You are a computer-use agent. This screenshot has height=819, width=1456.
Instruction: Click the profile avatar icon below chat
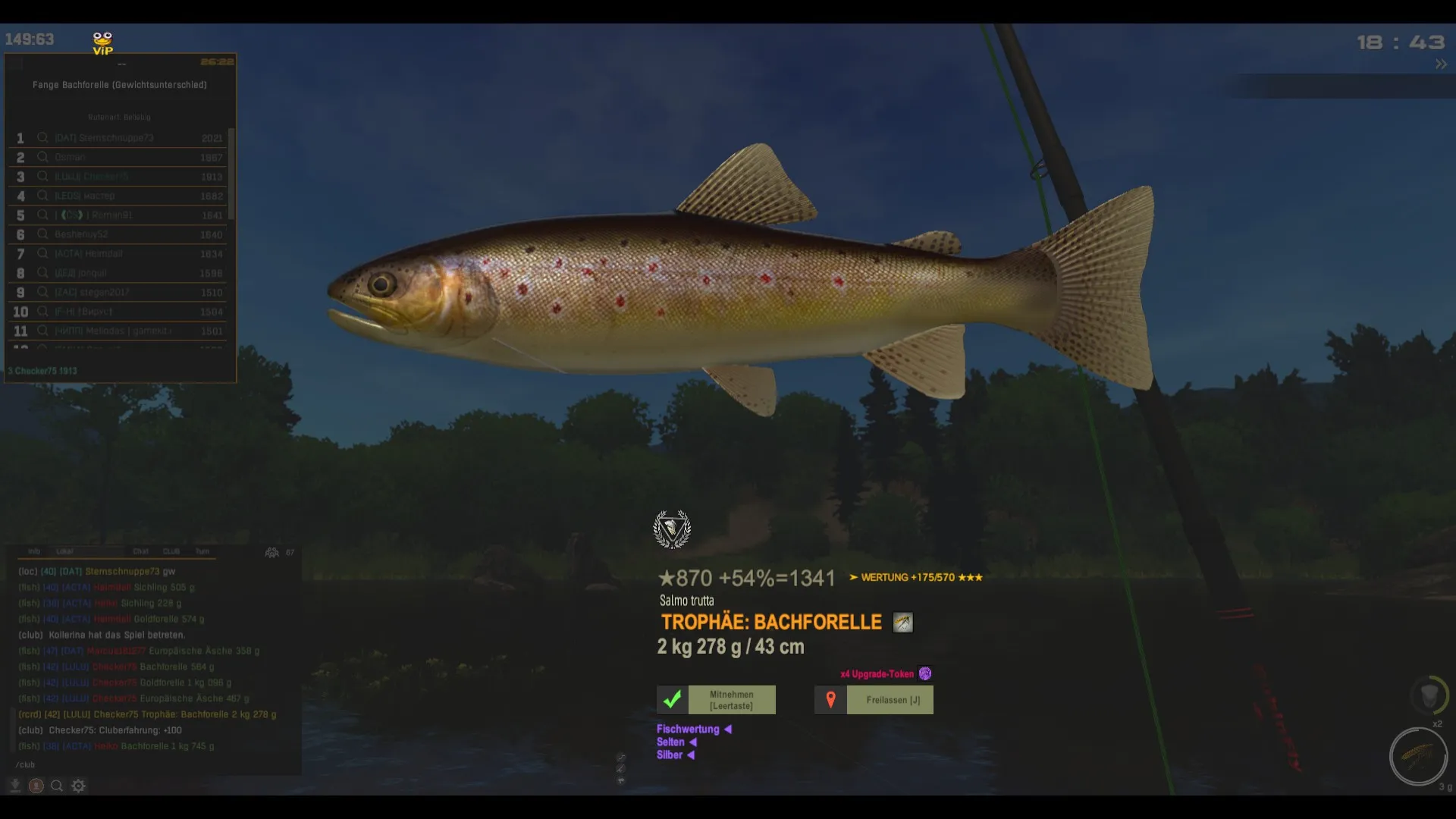36,786
